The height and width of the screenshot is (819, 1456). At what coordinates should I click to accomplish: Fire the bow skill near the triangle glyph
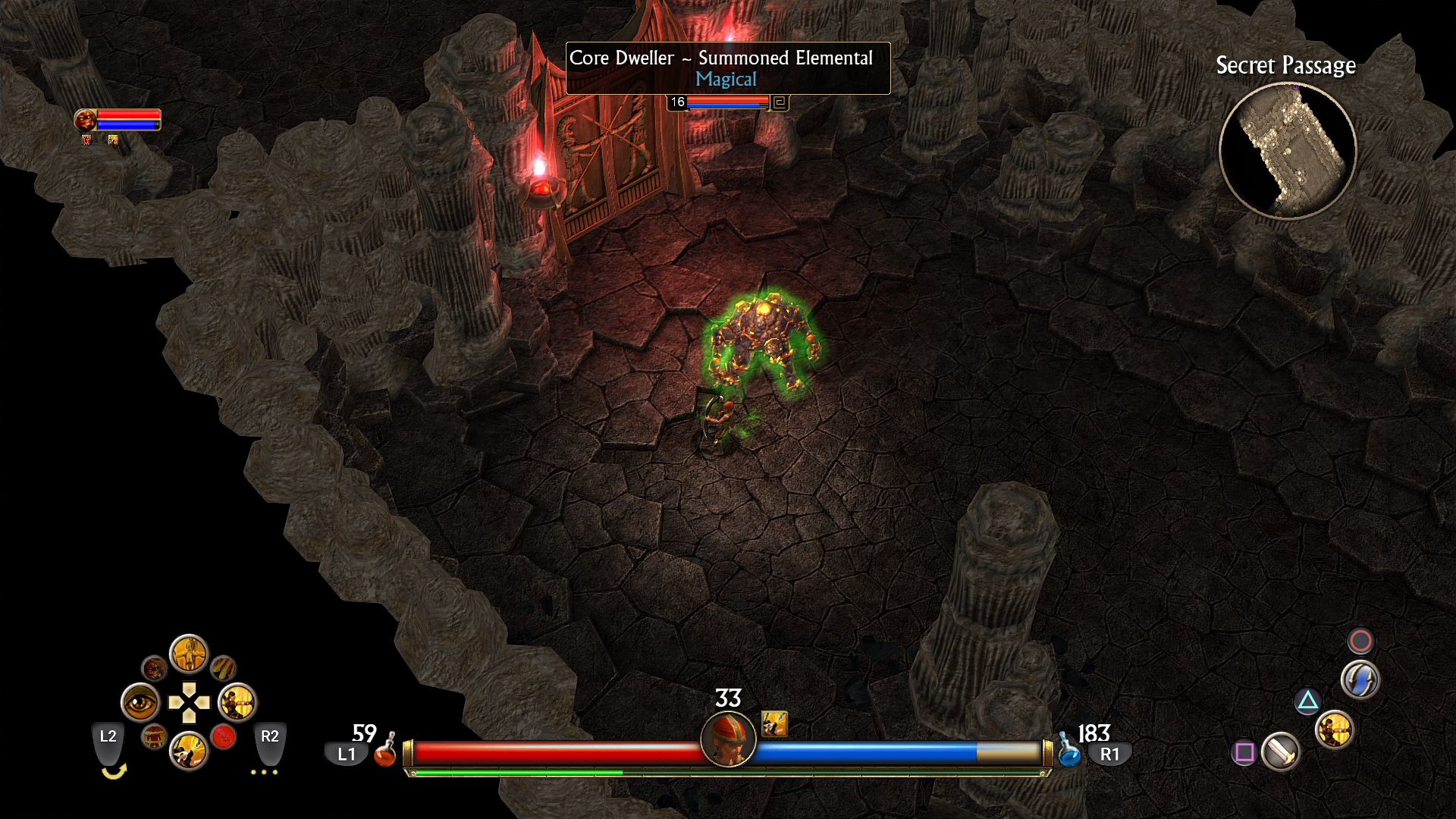[x=1334, y=730]
